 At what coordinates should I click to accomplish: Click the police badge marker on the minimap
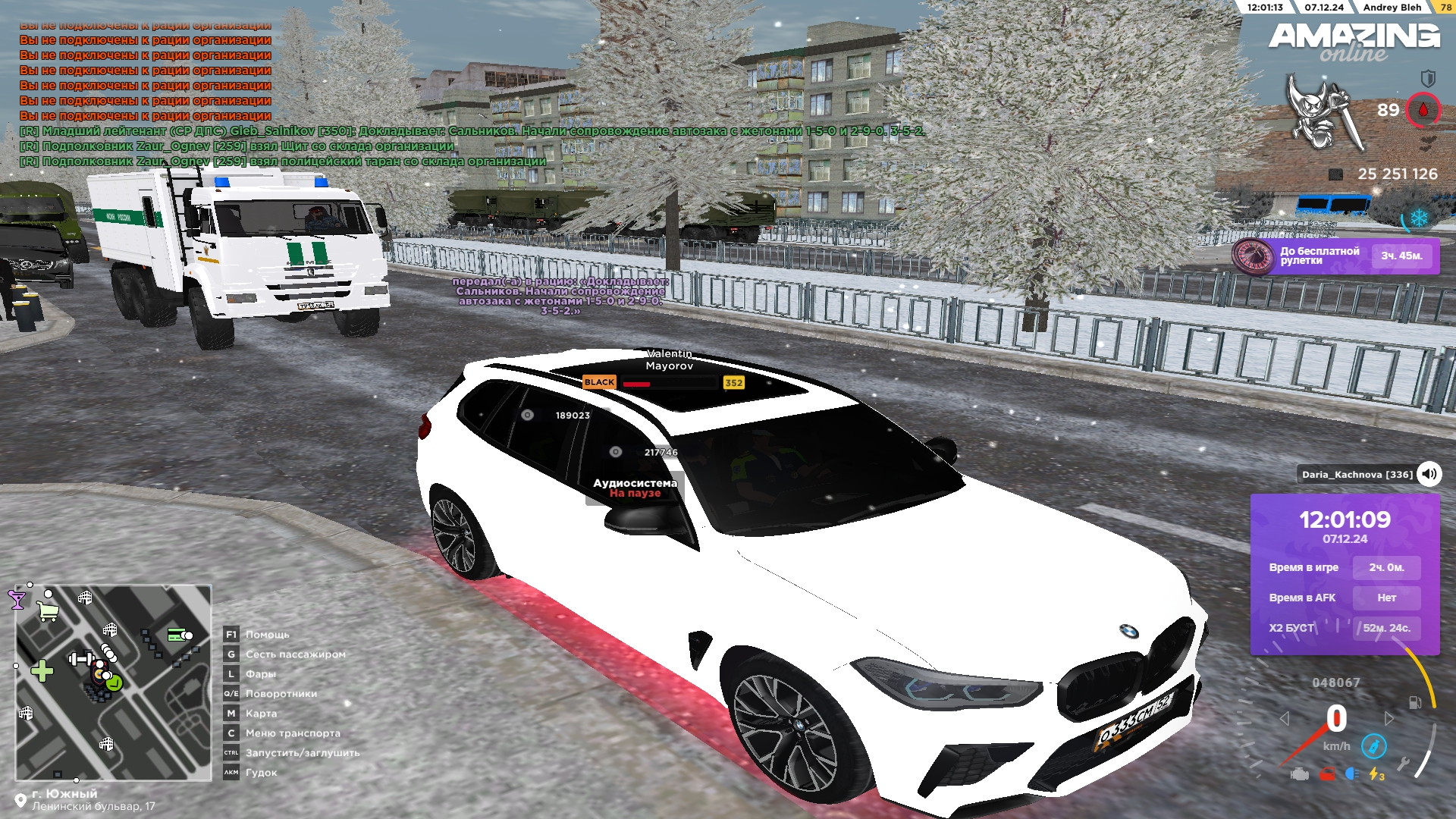click(99, 673)
